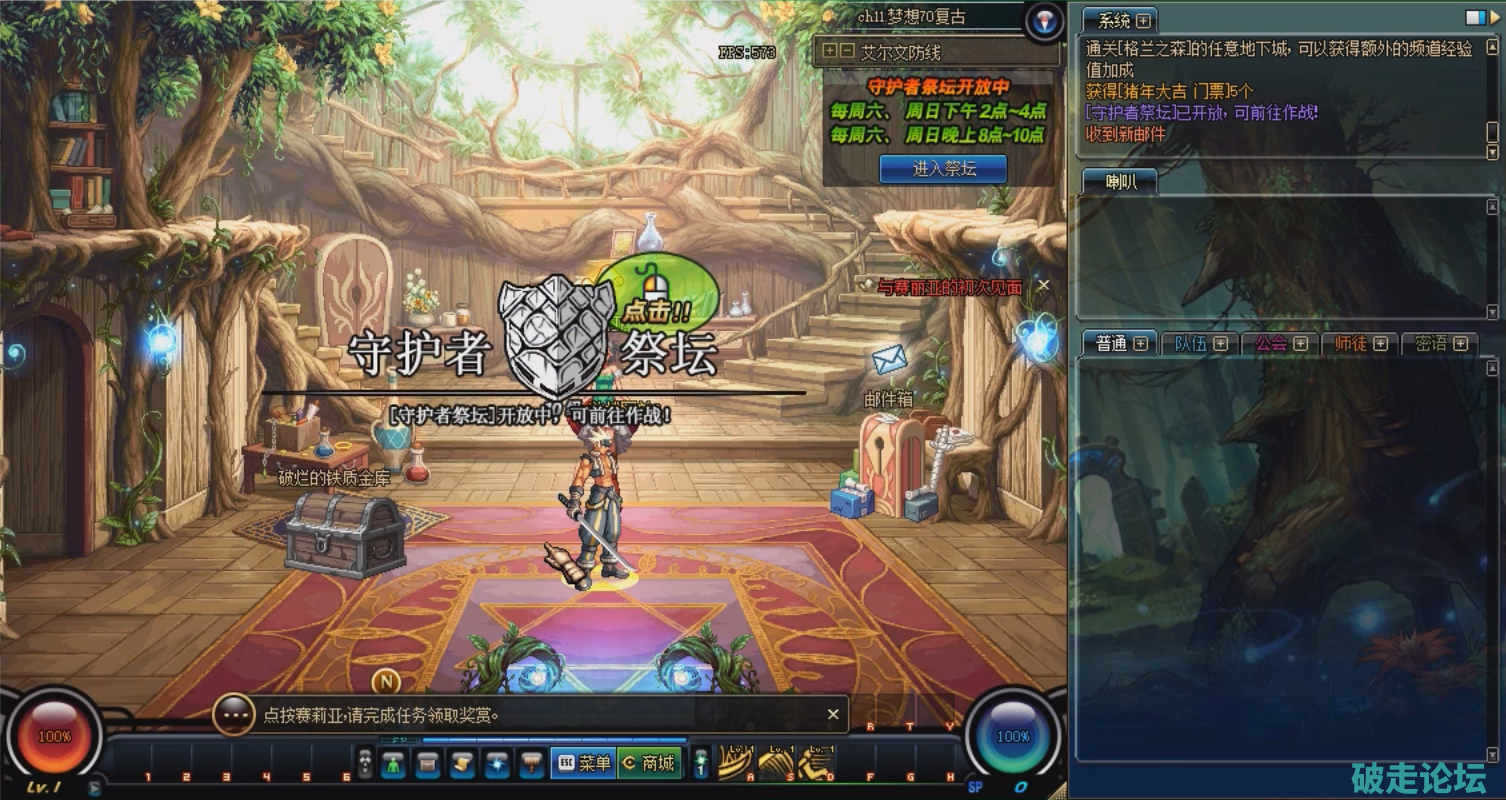
Task: Switch to the 密语 whisper tab
Action: click(1431, 344)
